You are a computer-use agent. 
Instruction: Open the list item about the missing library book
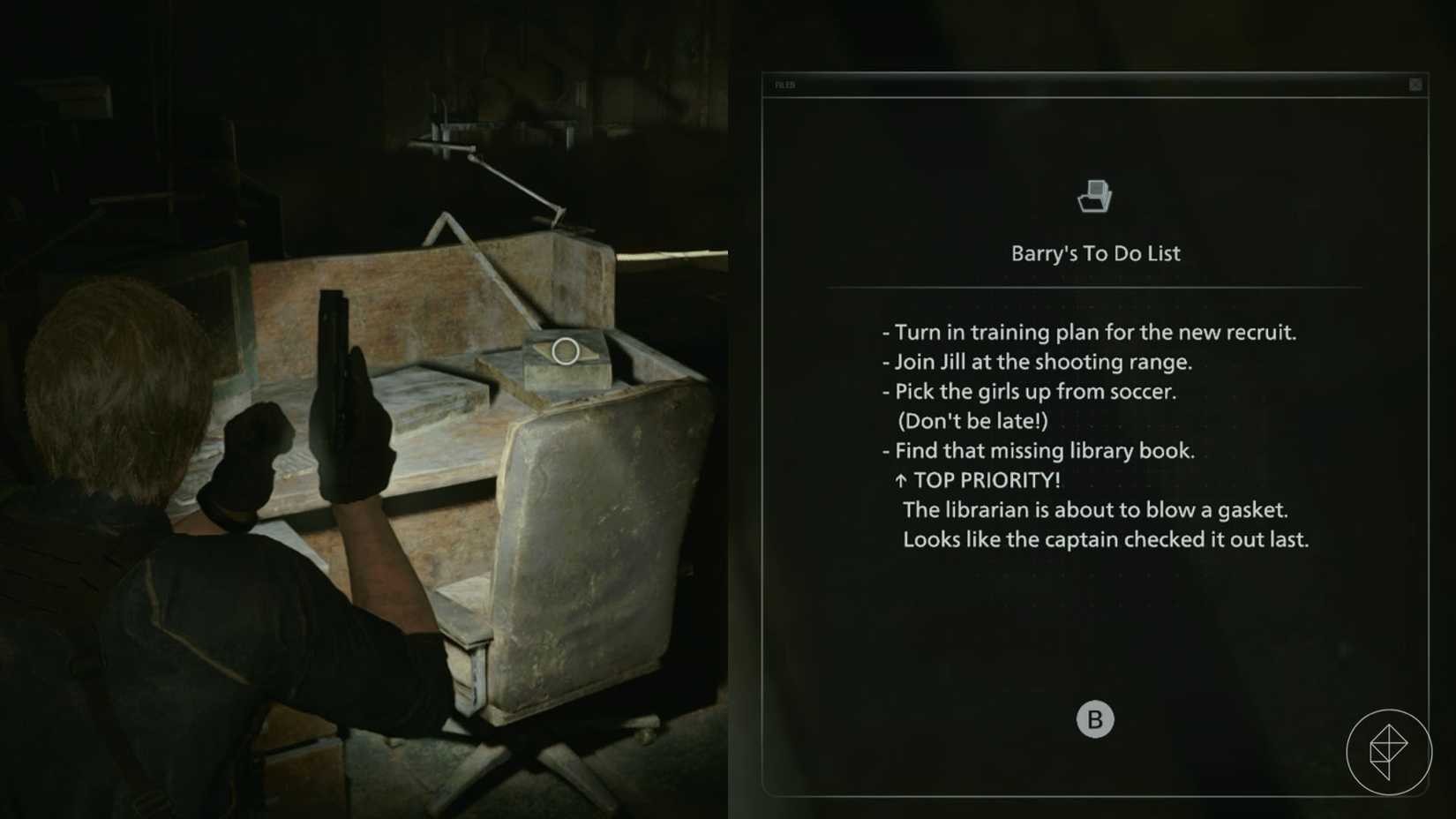pyautogui.click(x=1041, y=451)
